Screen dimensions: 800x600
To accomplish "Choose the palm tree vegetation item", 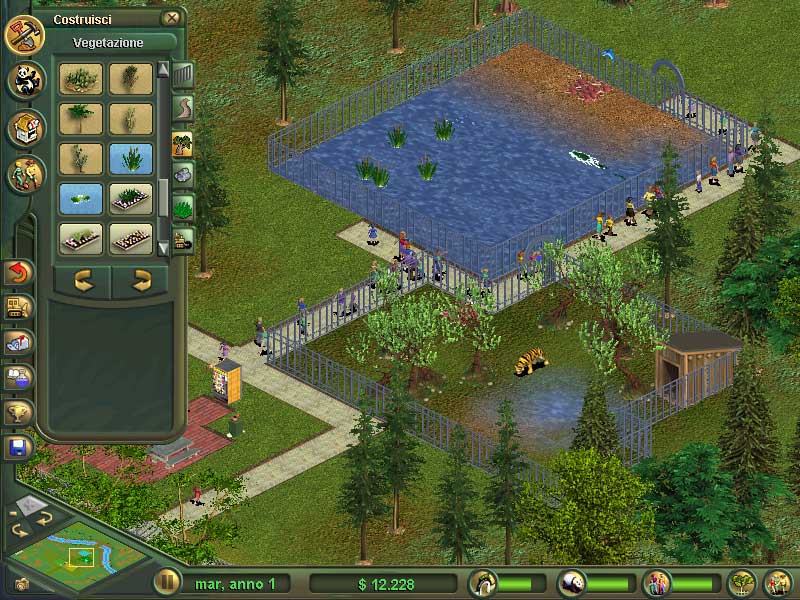I will (x=80, y=119).
